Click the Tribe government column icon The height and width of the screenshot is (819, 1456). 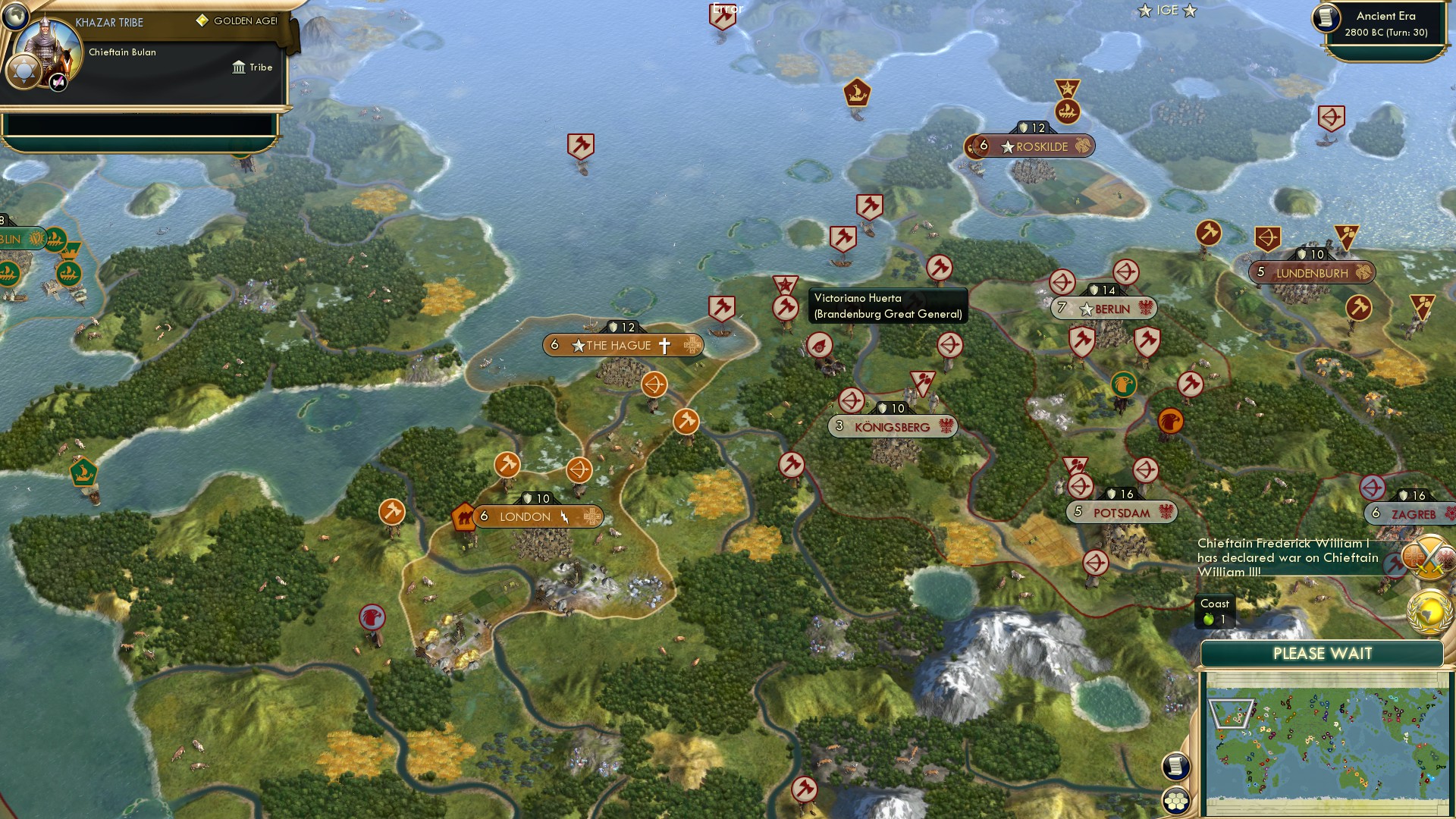pos(237,67)
